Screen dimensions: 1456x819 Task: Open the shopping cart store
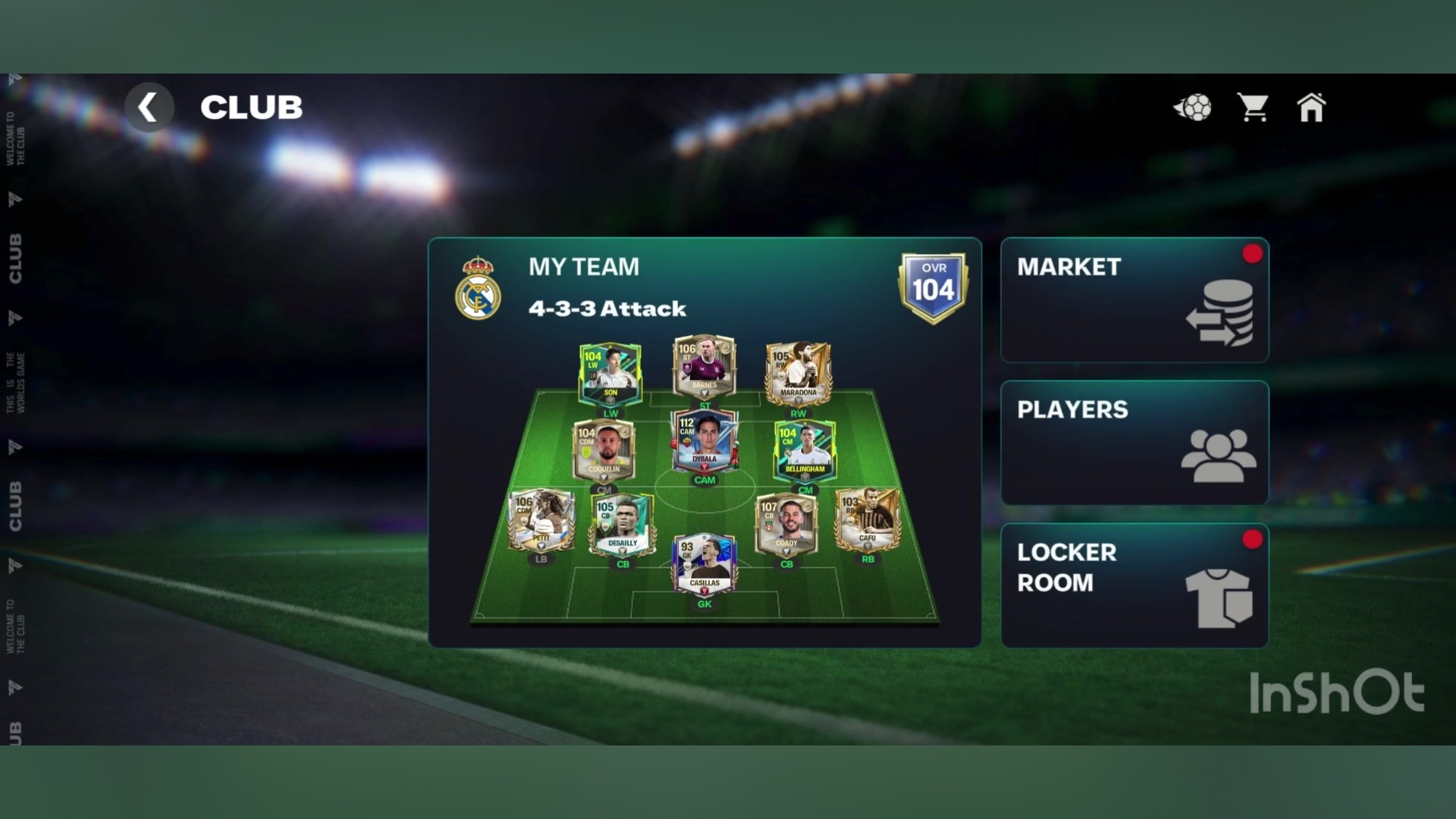tap(1253, 108)
